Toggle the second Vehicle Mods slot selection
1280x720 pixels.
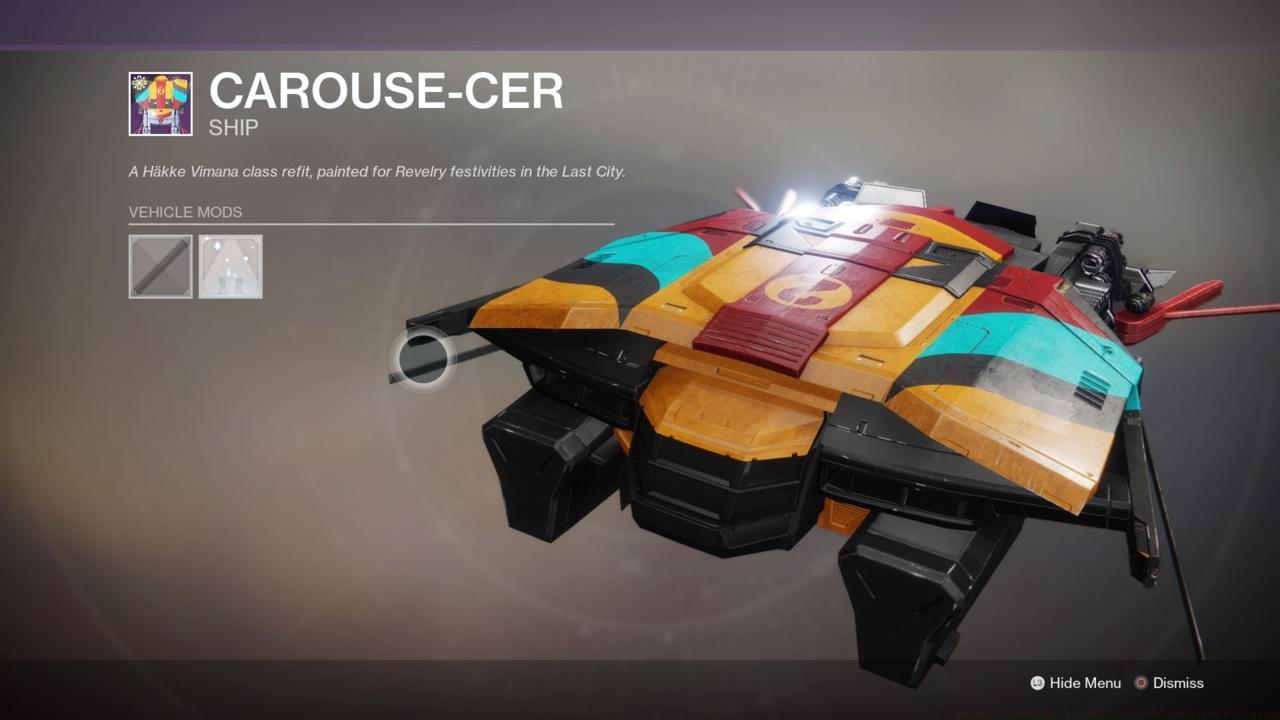230,265
